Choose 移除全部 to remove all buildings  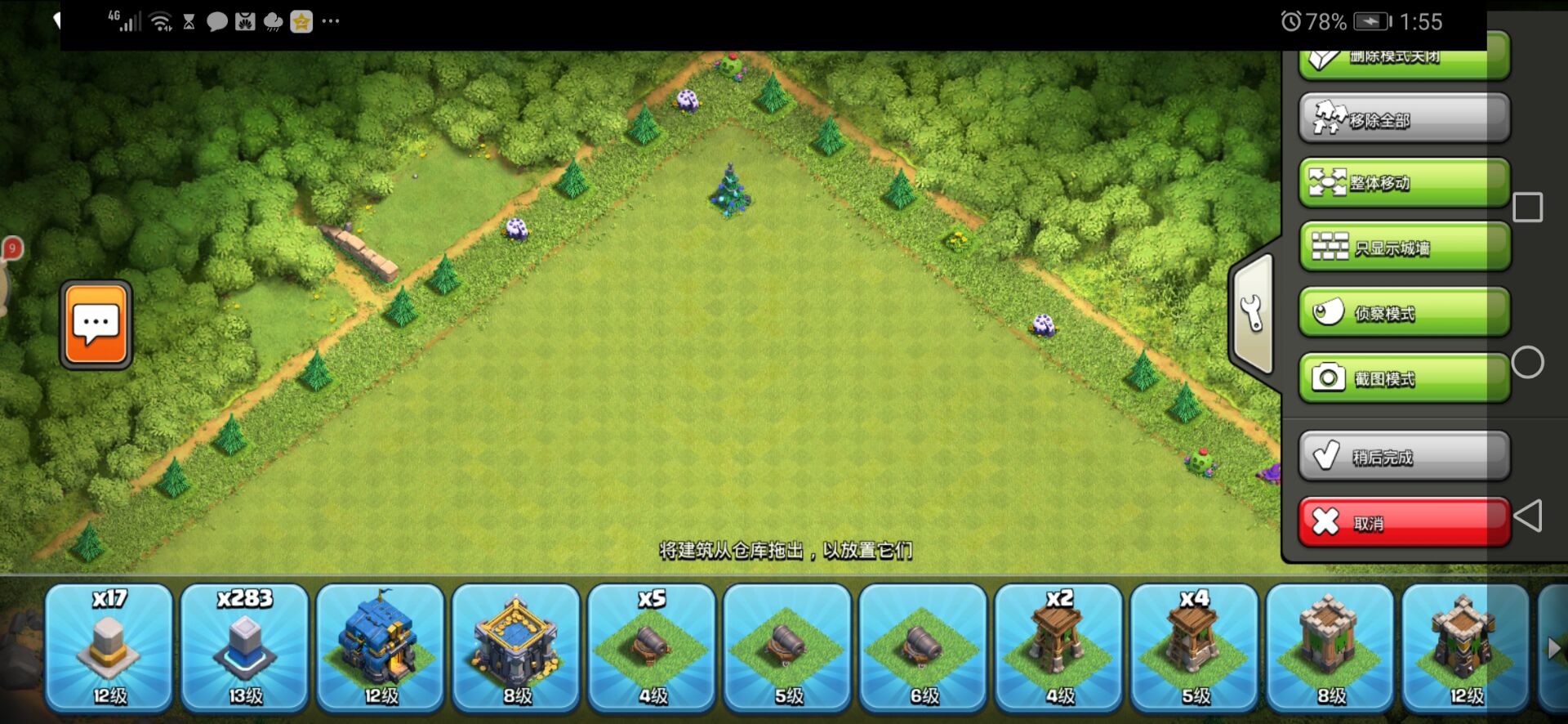point(1403,119)
